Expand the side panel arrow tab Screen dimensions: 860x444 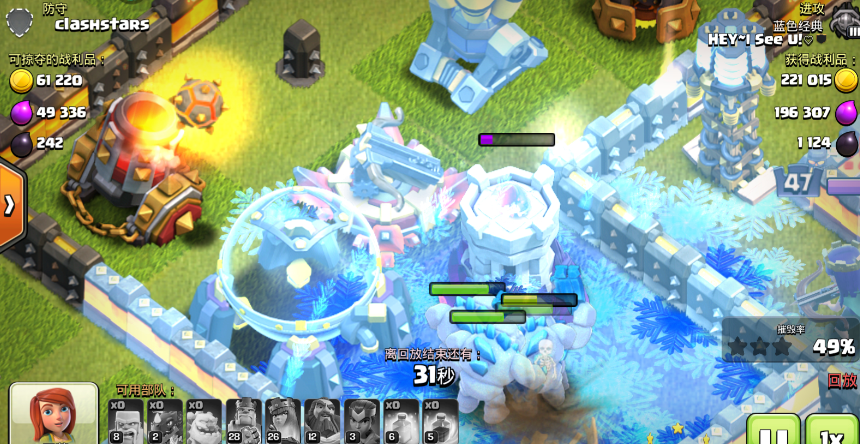point(10,205)
